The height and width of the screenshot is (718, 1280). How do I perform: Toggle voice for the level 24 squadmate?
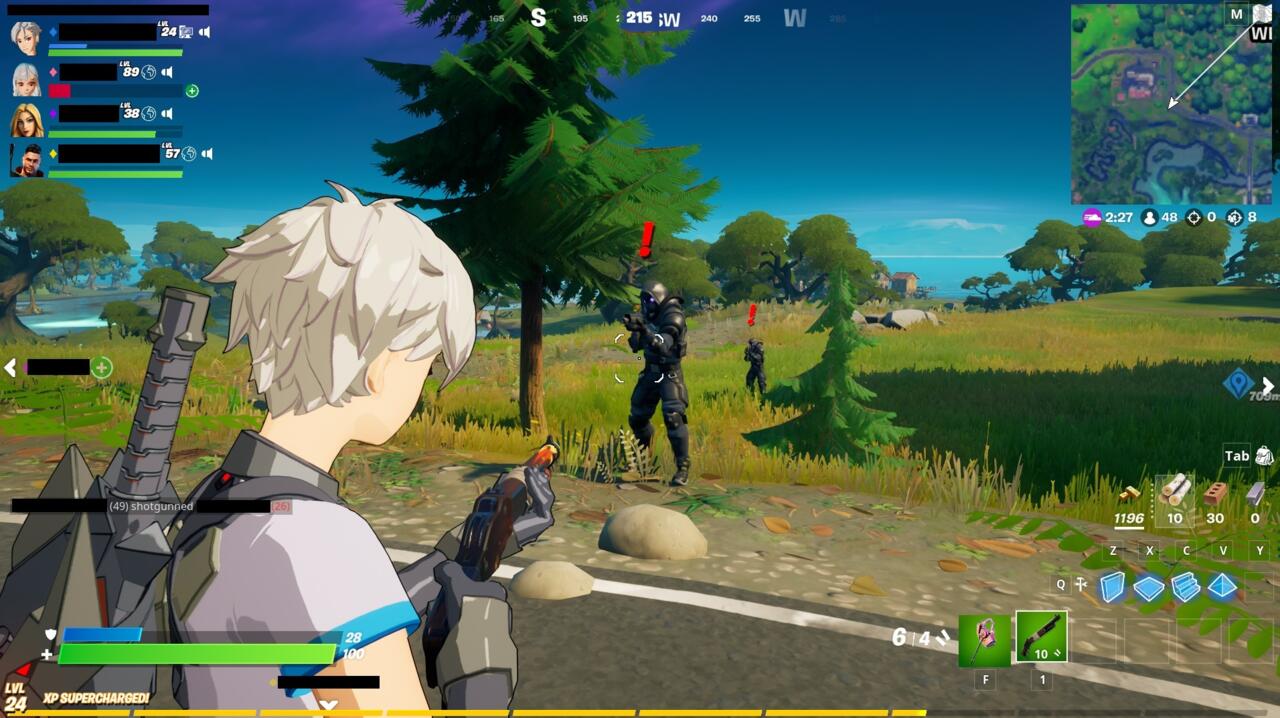tap(204, 32)
